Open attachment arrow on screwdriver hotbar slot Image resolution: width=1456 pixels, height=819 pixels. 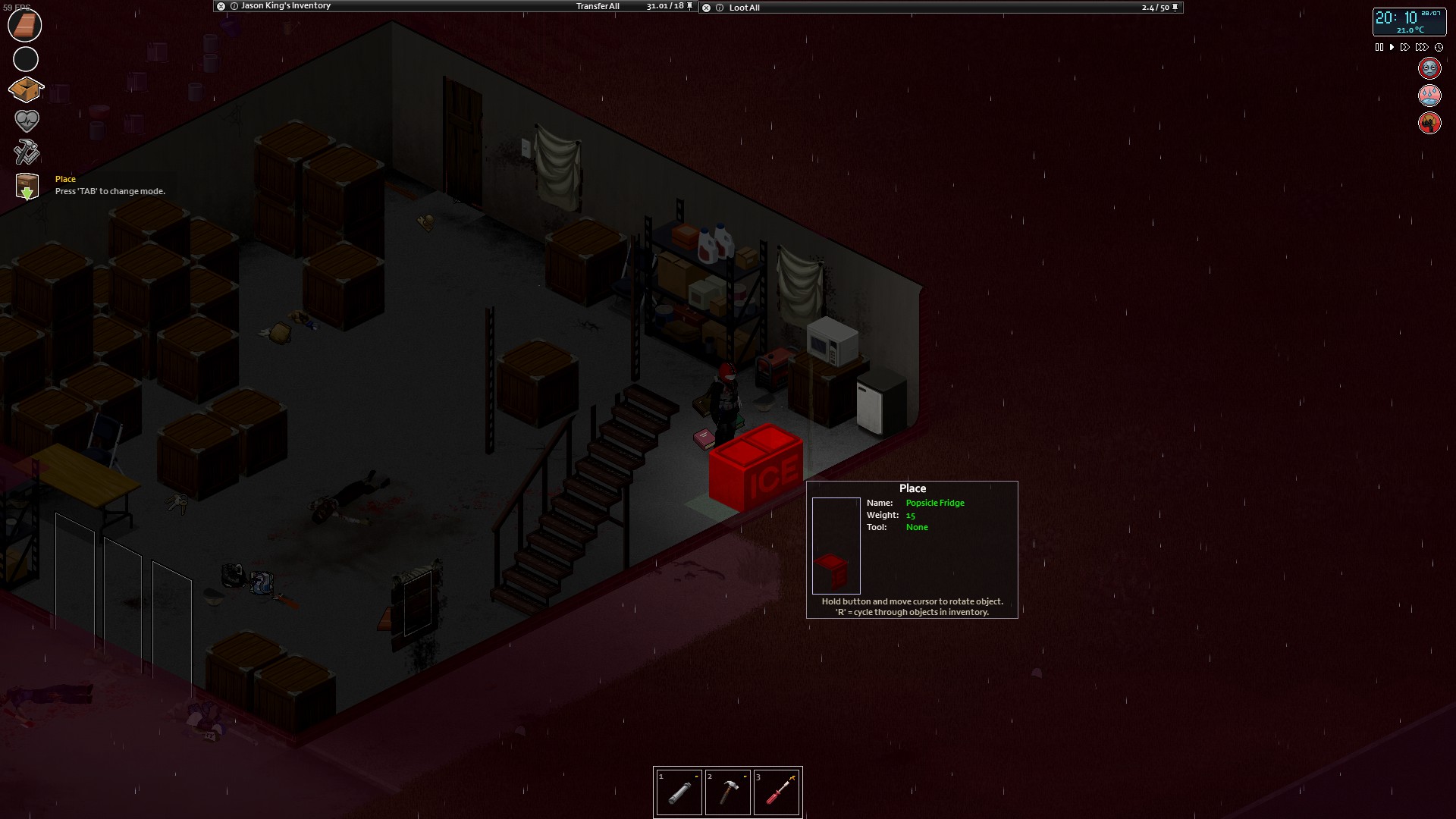coord(793,777)
